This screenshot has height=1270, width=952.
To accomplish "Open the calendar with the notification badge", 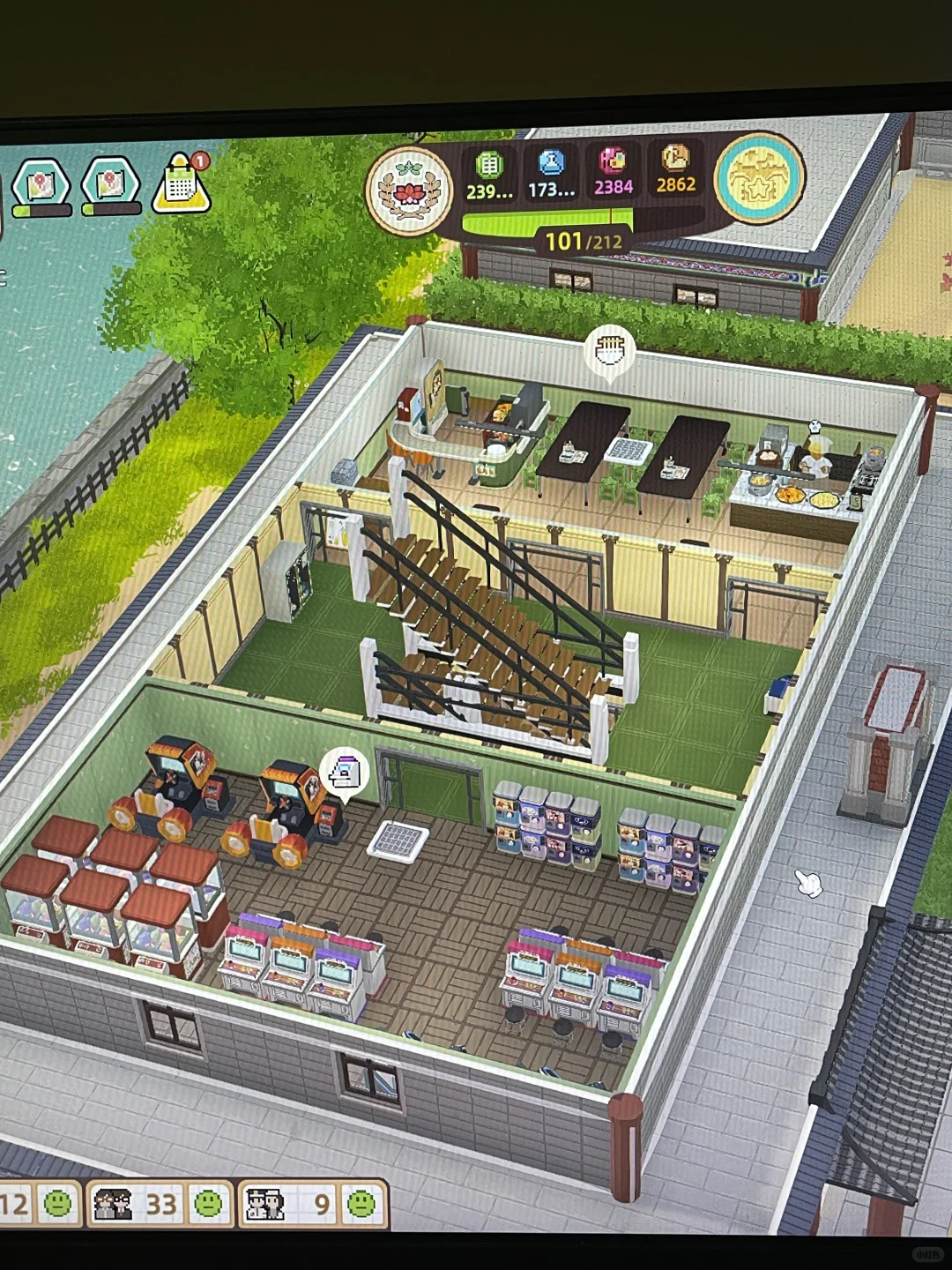I will point(182,184).
